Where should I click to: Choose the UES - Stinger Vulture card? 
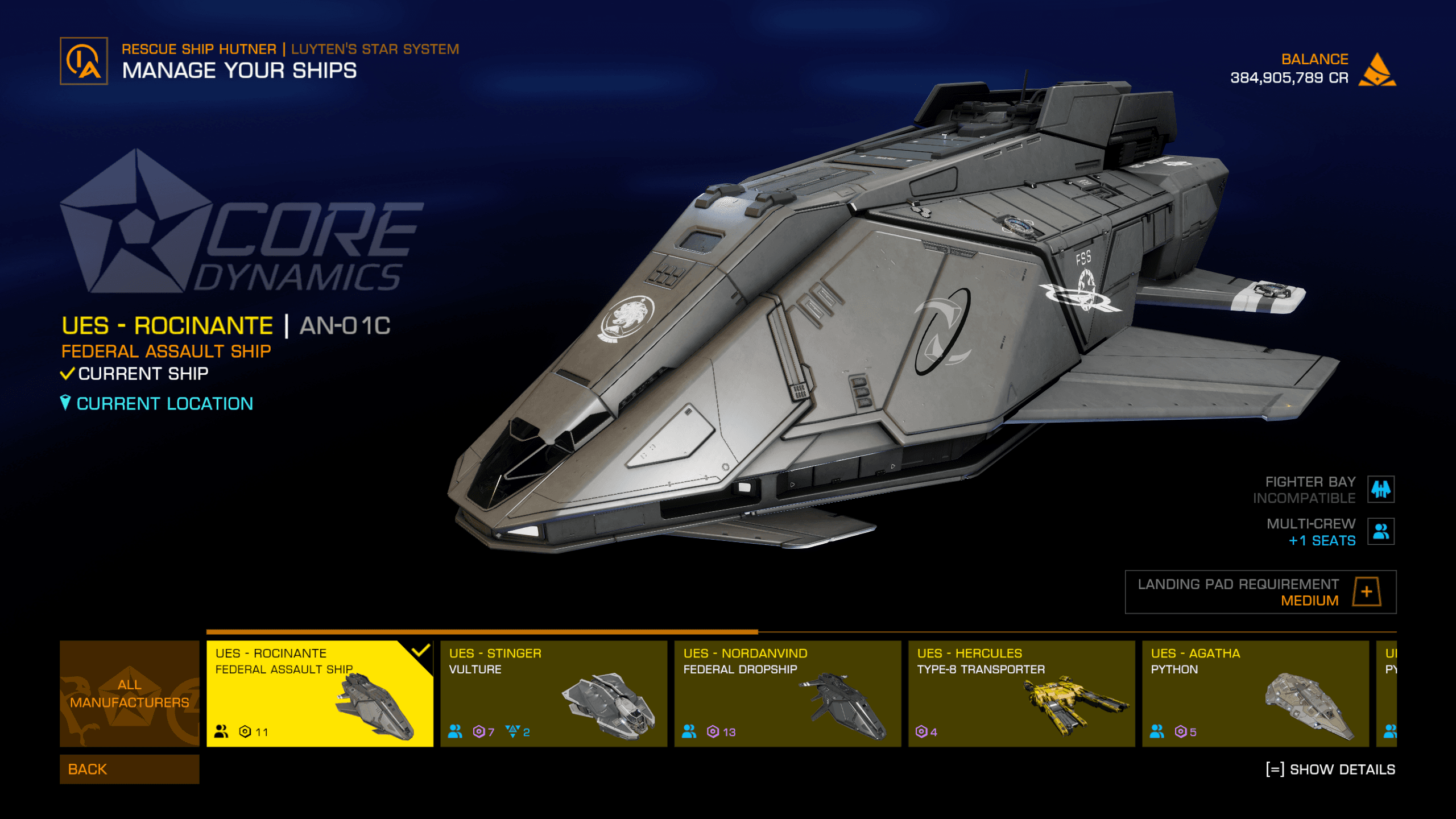(553, 693)
